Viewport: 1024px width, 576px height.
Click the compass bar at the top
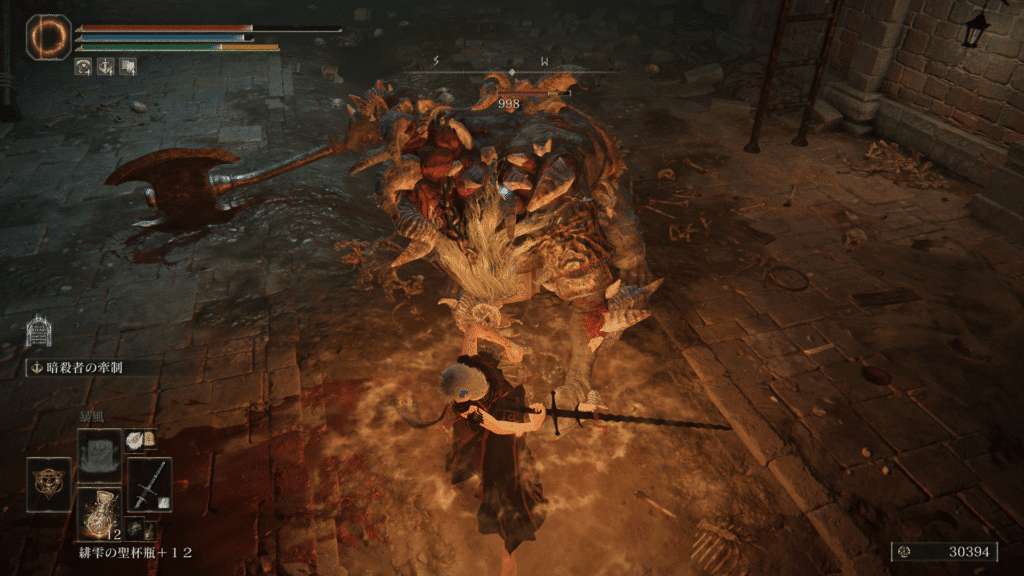click(x=511, y=67)
